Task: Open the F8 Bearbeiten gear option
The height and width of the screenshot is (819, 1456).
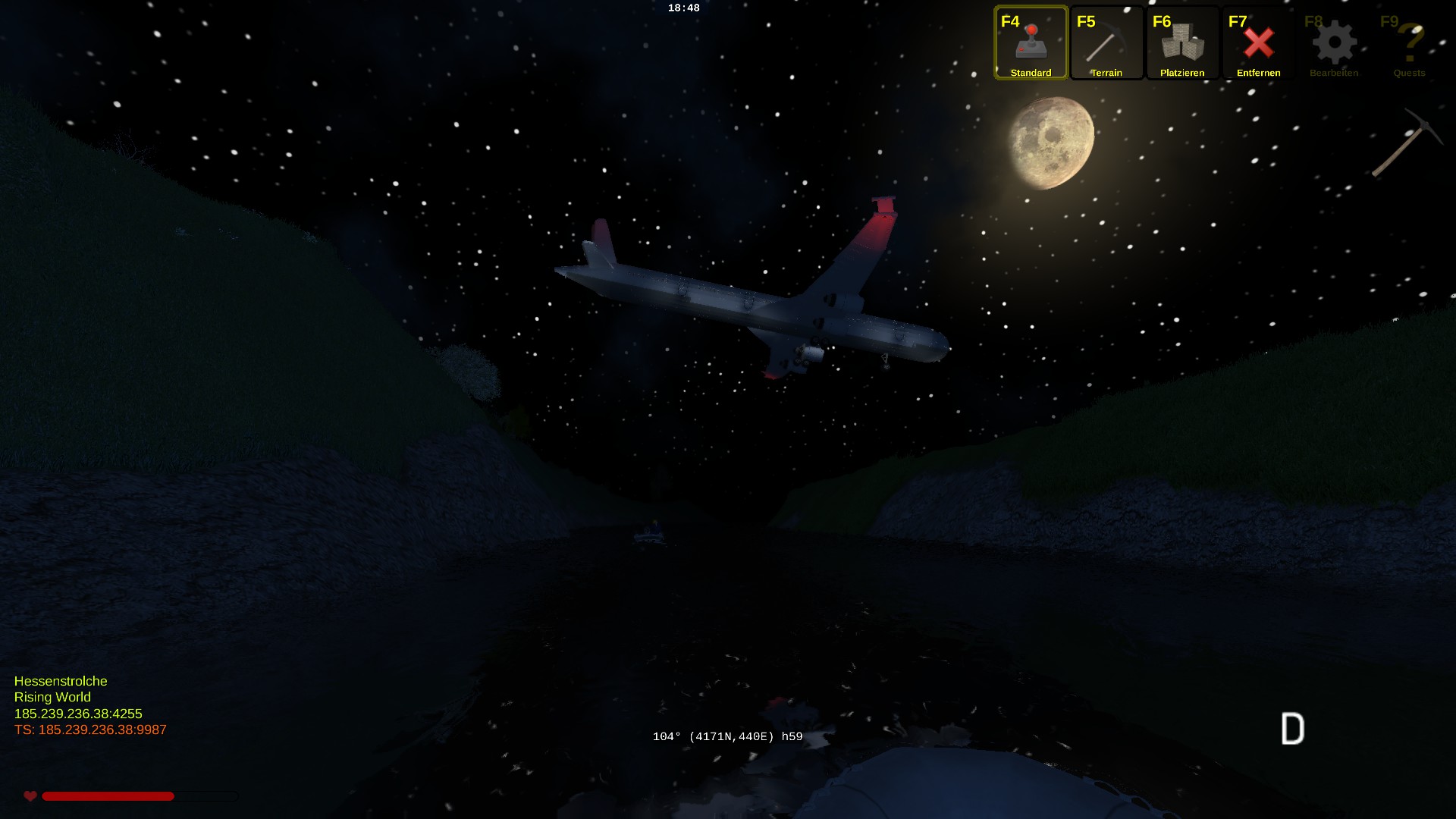Action: [x=1334, y=43]
